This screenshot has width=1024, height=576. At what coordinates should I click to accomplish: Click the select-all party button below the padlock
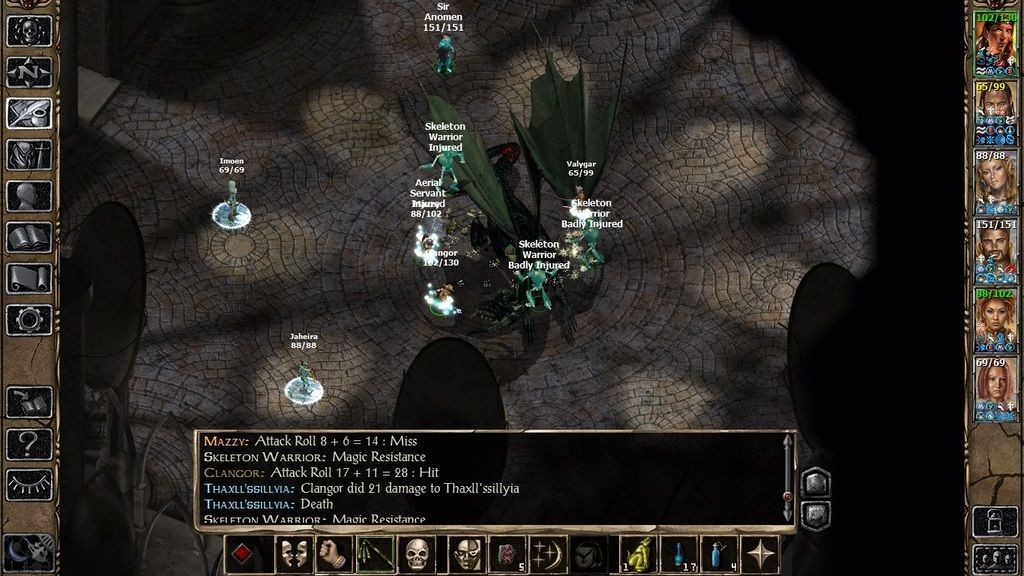pyautogui.click(x=995, y=558)
